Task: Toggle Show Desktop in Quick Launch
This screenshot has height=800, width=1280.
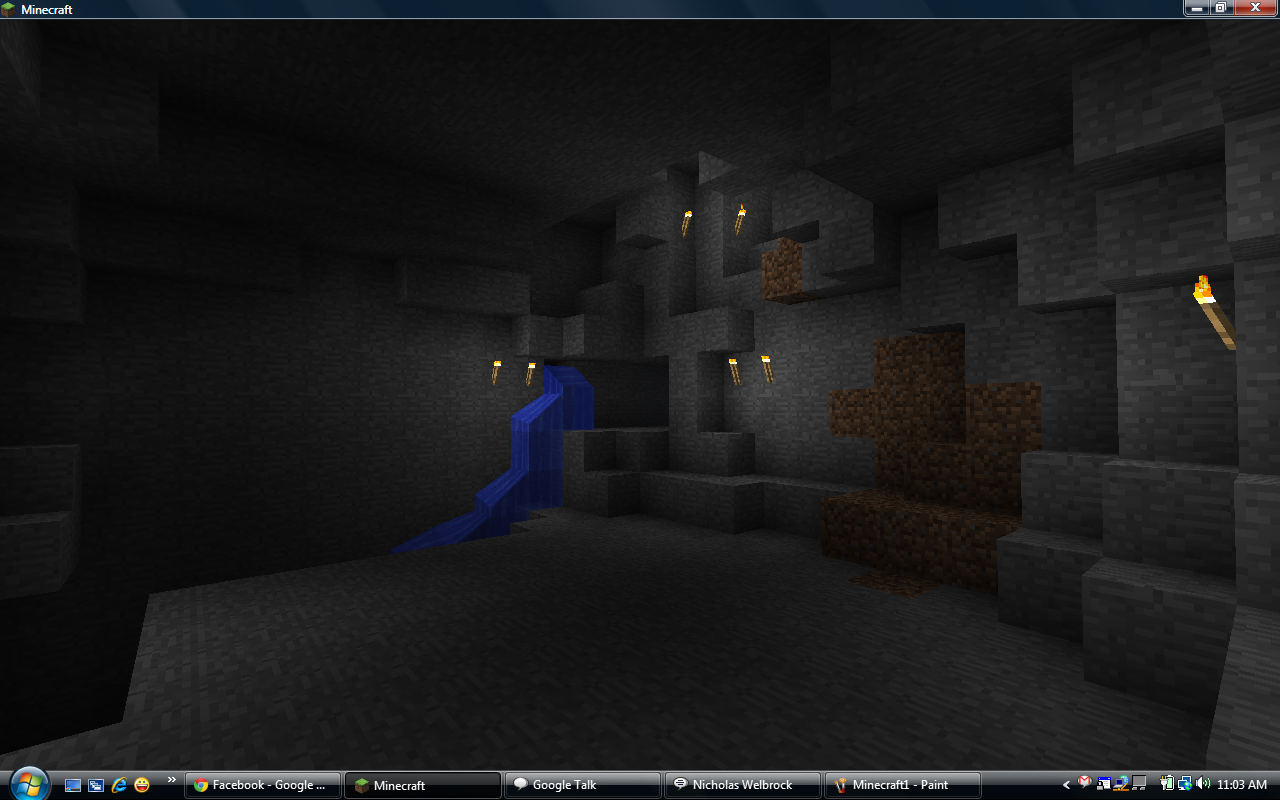Action: pyautogui.click(x=73, y=785)
